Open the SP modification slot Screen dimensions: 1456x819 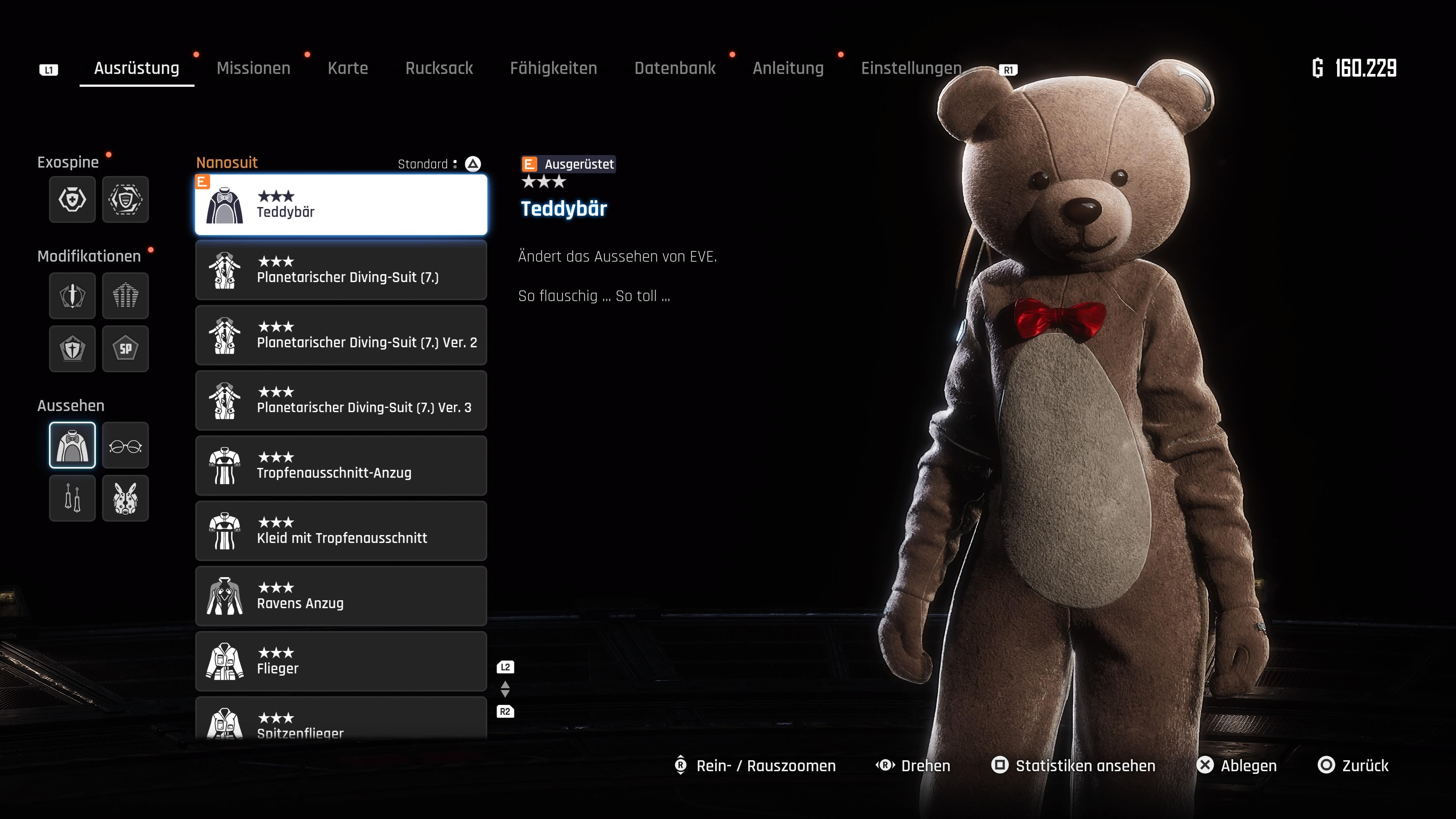pyautogui.click(x=126, y=349)
